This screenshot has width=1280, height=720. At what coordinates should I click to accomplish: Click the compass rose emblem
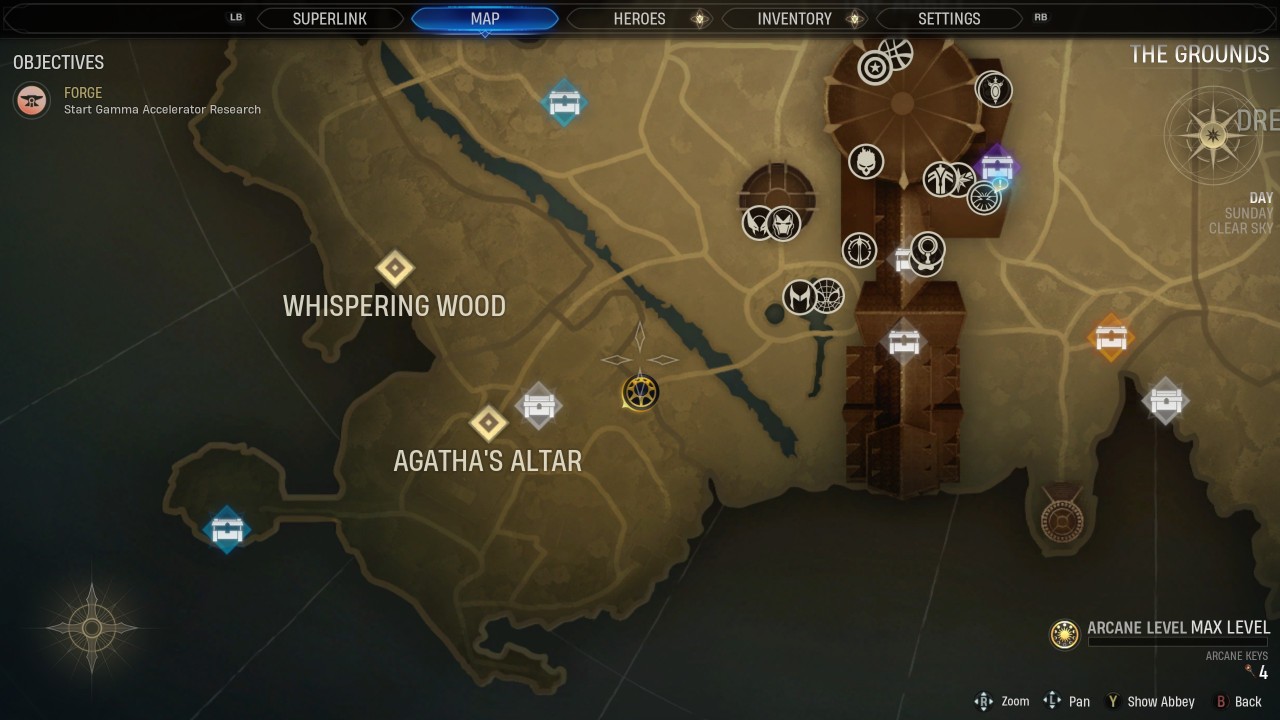click(x=1212, y=135)
